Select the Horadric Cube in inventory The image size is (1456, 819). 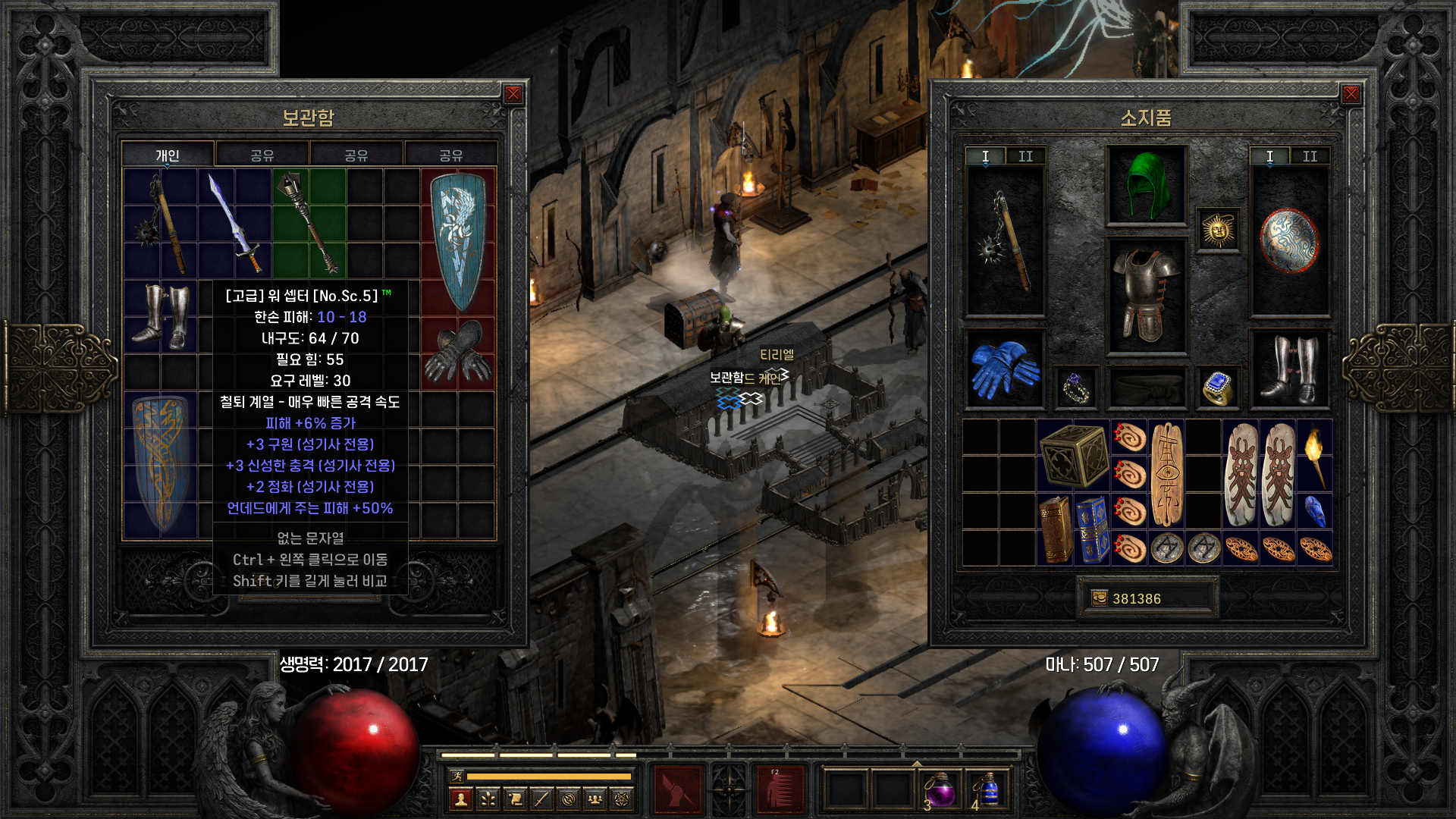click(x=1073, y=455)
